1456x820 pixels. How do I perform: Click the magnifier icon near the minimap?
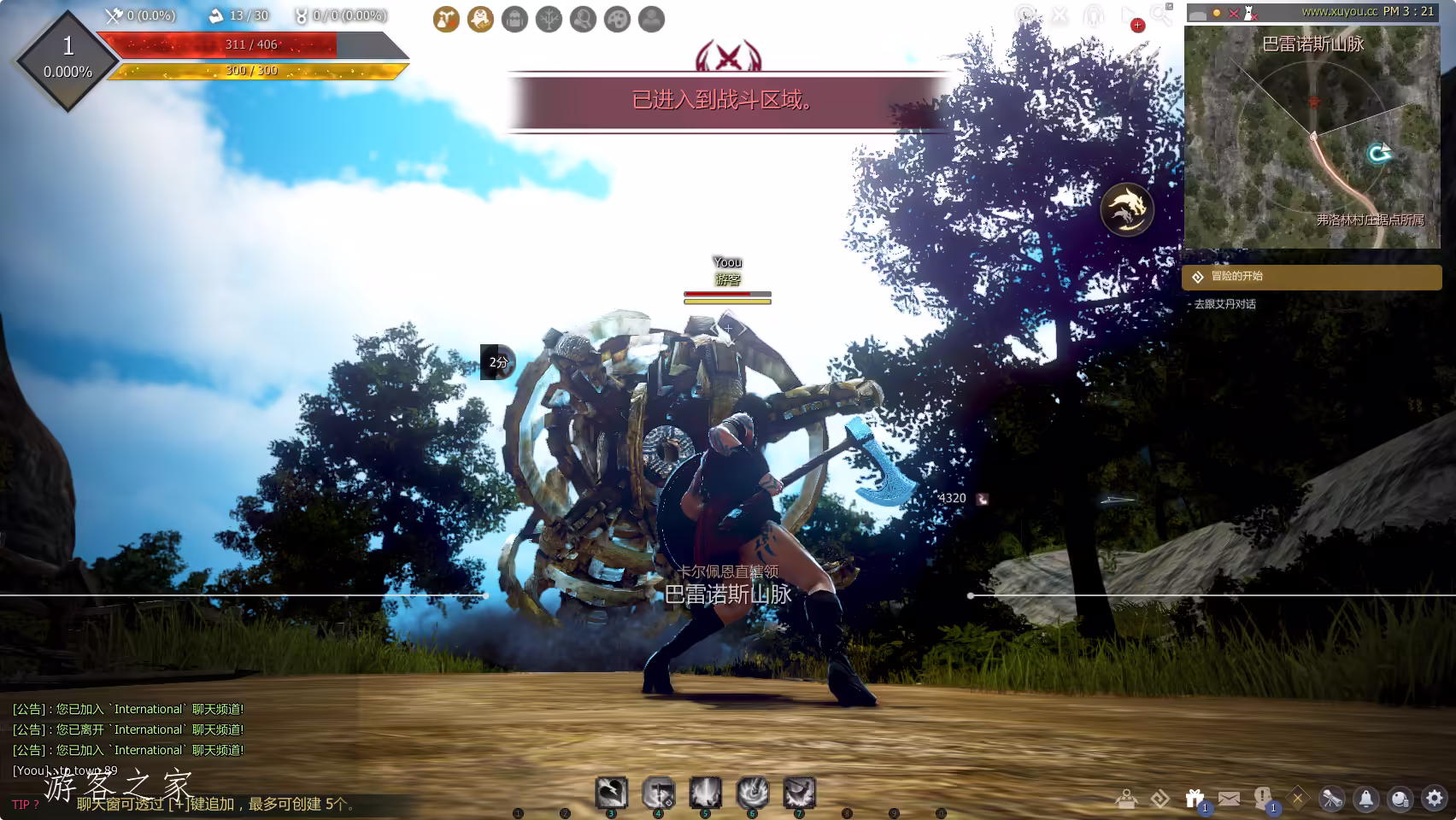1160,15
